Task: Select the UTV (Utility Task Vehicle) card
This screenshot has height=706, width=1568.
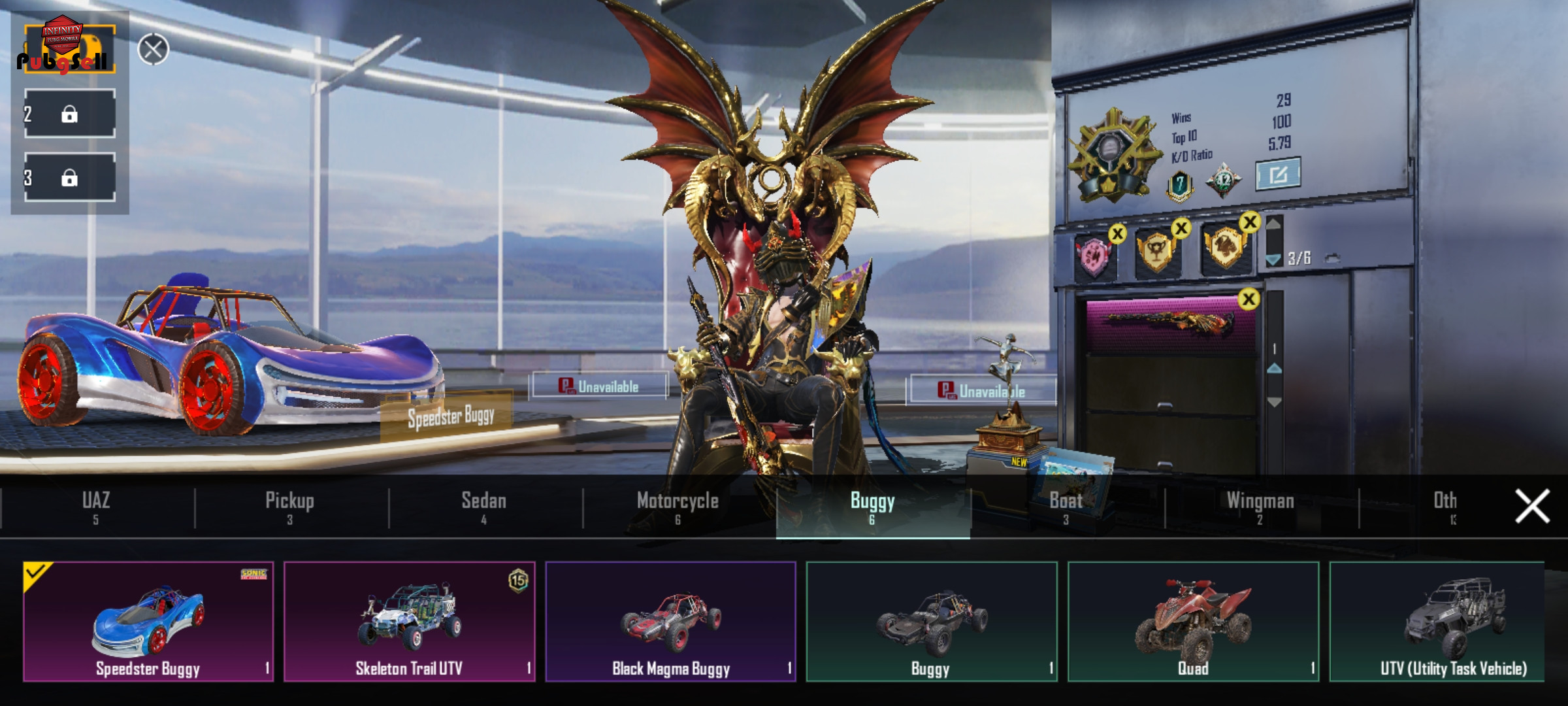Action: 1437,622
